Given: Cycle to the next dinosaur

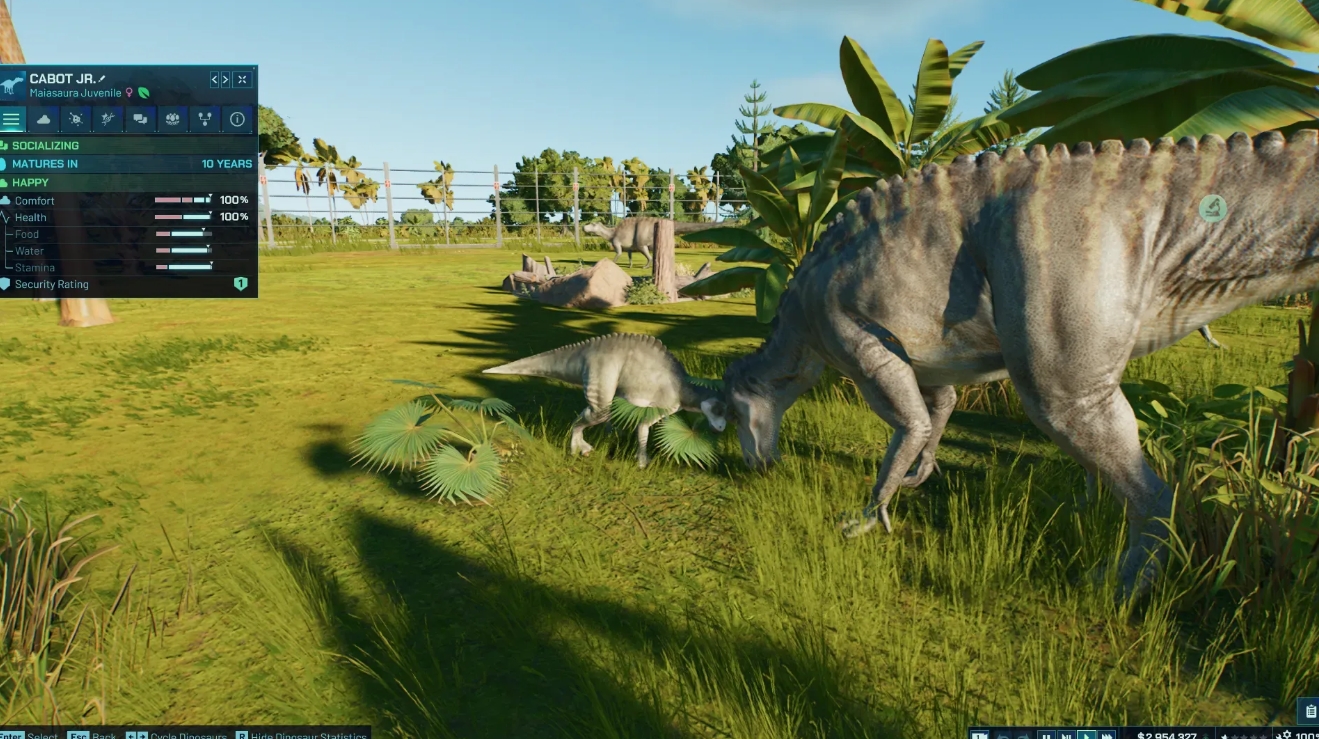Looking at the screenshot, I should click(226, 79).
